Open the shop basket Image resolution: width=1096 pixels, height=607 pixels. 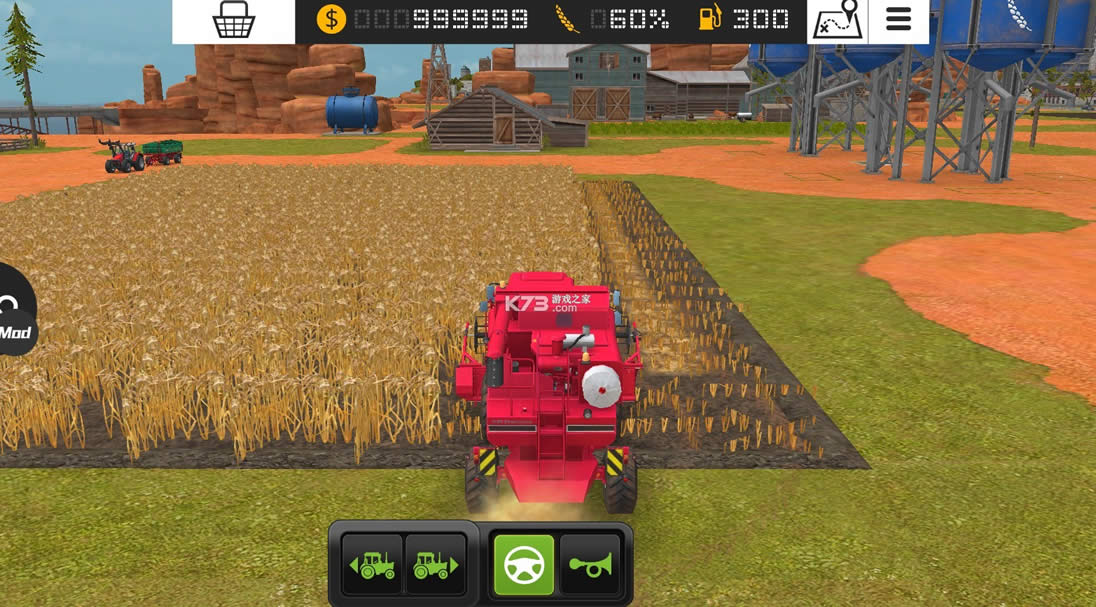click(234, 21)
